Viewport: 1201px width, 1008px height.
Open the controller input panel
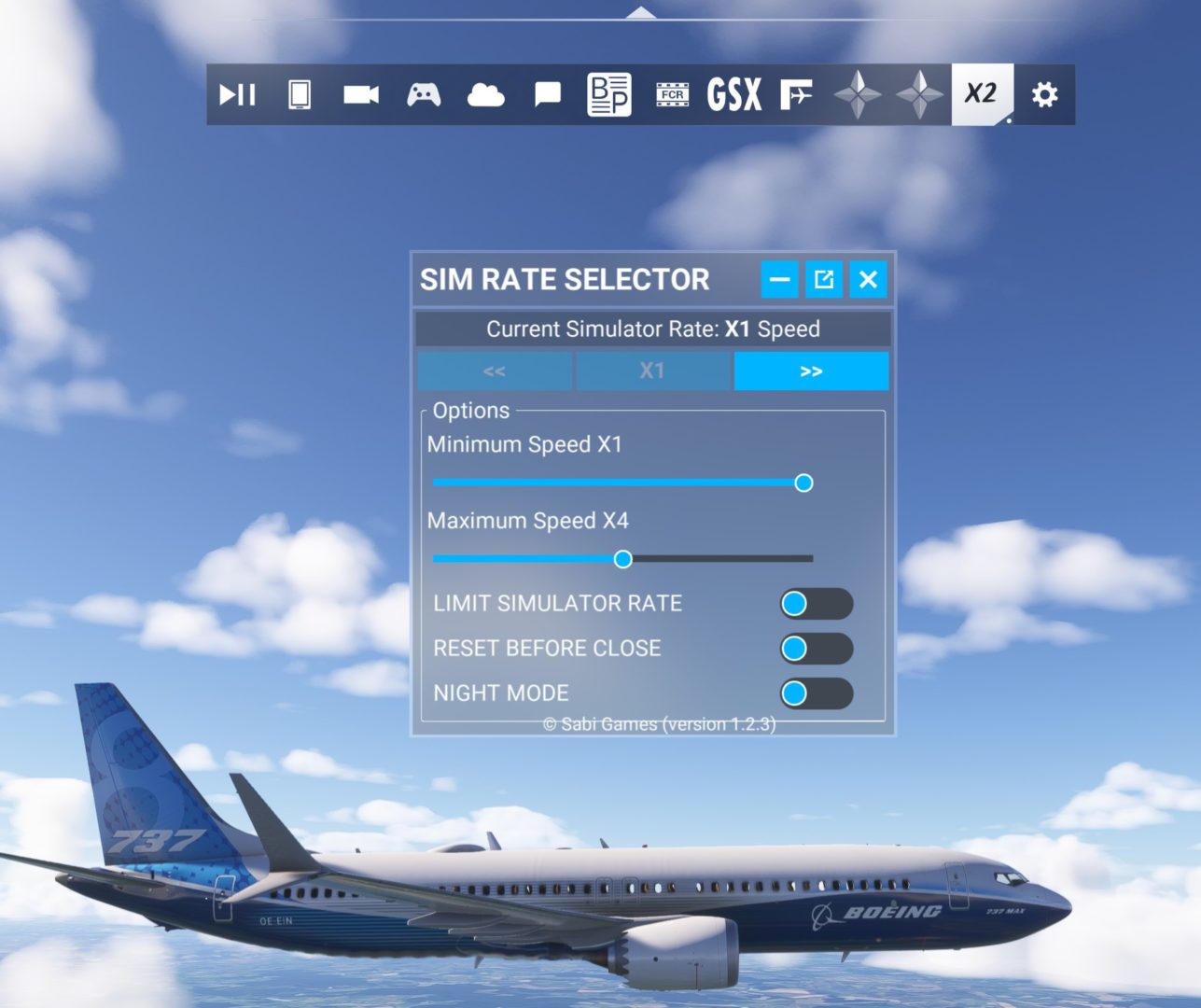point(423,93)
